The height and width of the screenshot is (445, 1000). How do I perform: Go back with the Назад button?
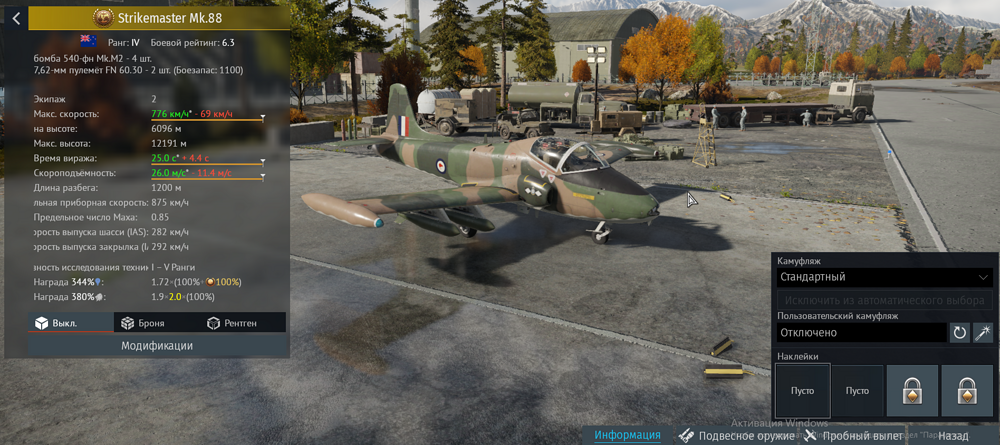coord(953,436)
